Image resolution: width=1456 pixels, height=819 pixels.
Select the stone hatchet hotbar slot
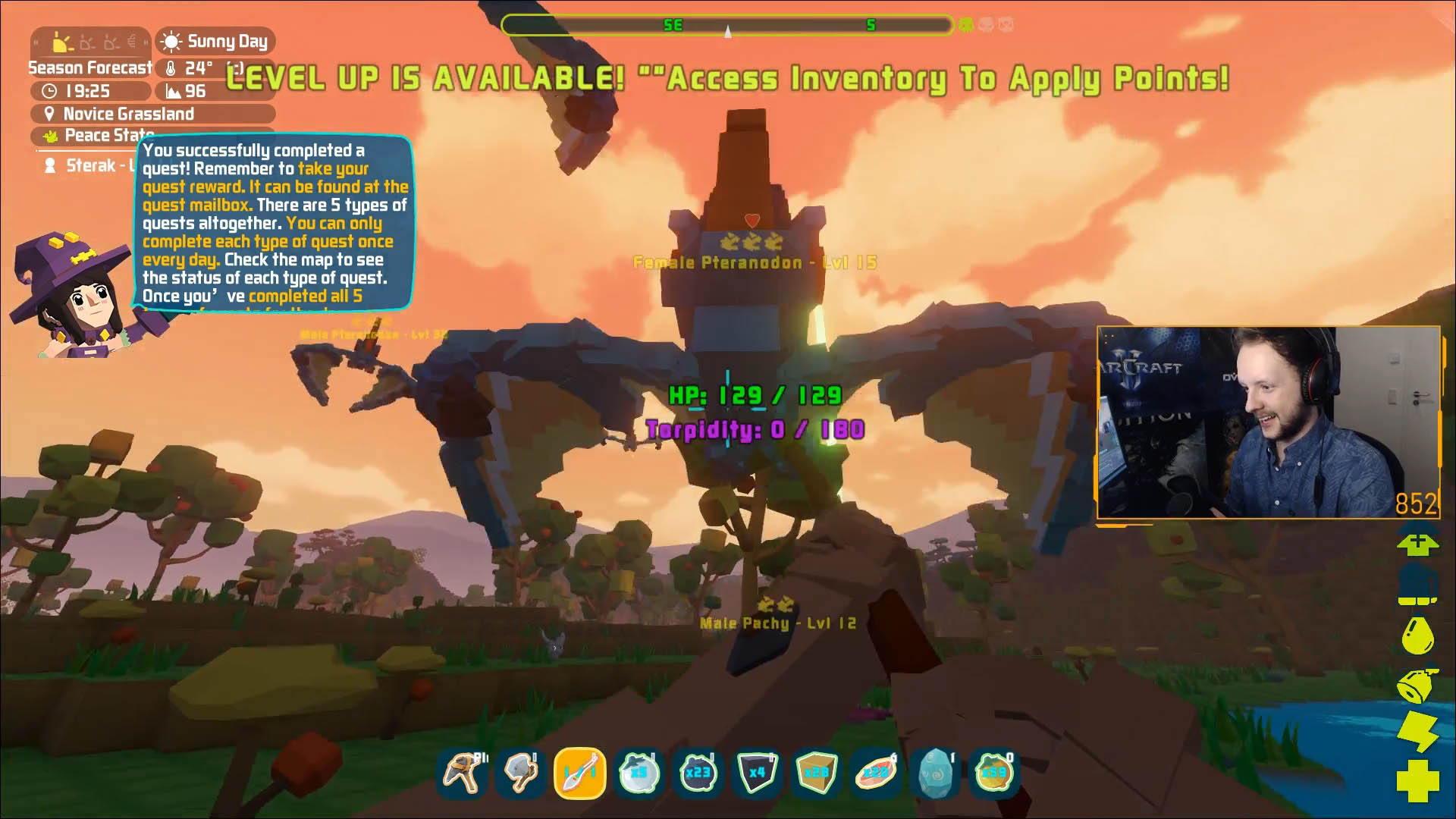521,773
